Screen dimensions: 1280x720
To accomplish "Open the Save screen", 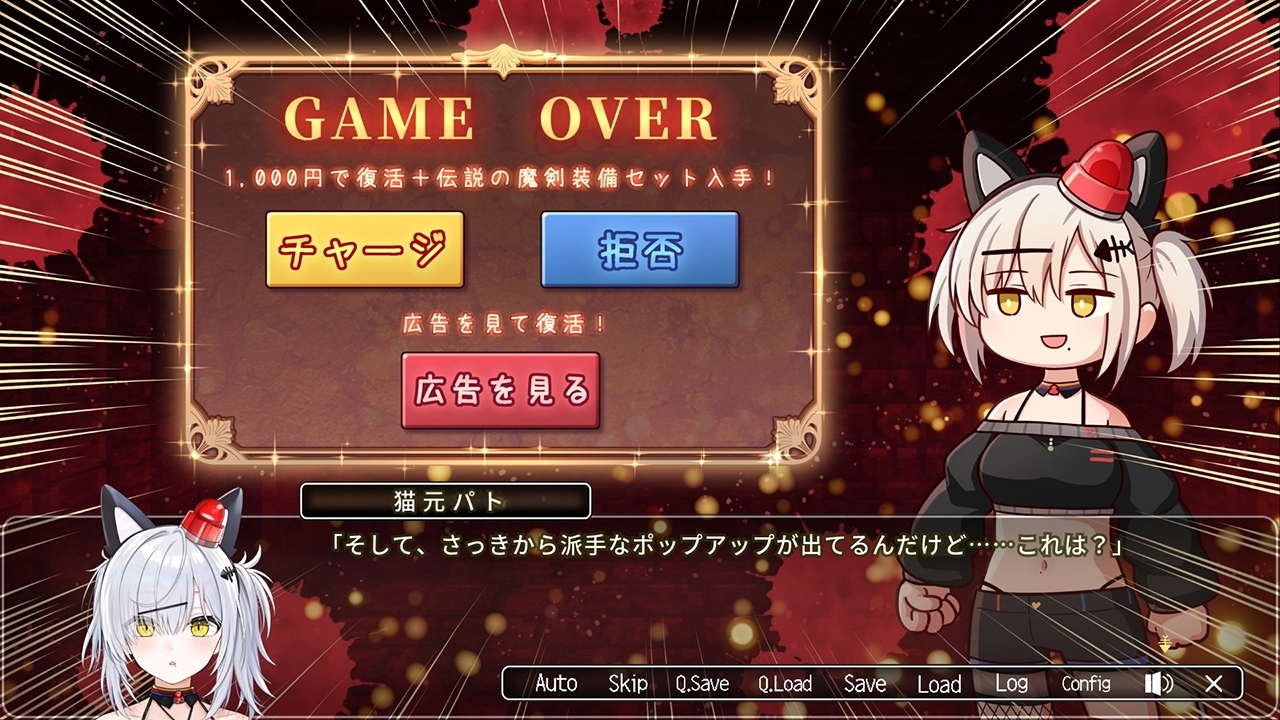I will tap(863, 684).
